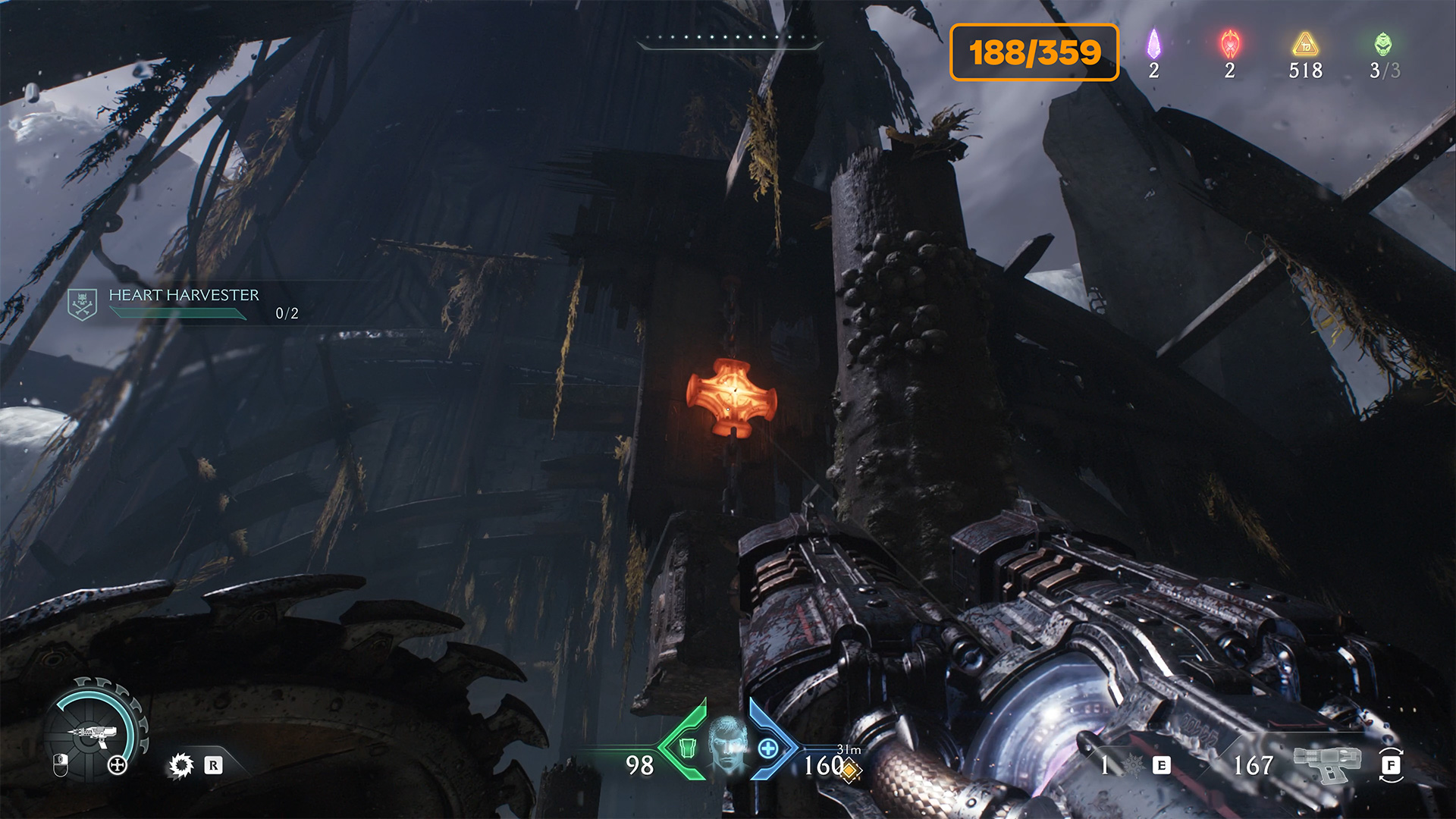
Task: Click the compass bar at top
Action: [x=729, y=41]
